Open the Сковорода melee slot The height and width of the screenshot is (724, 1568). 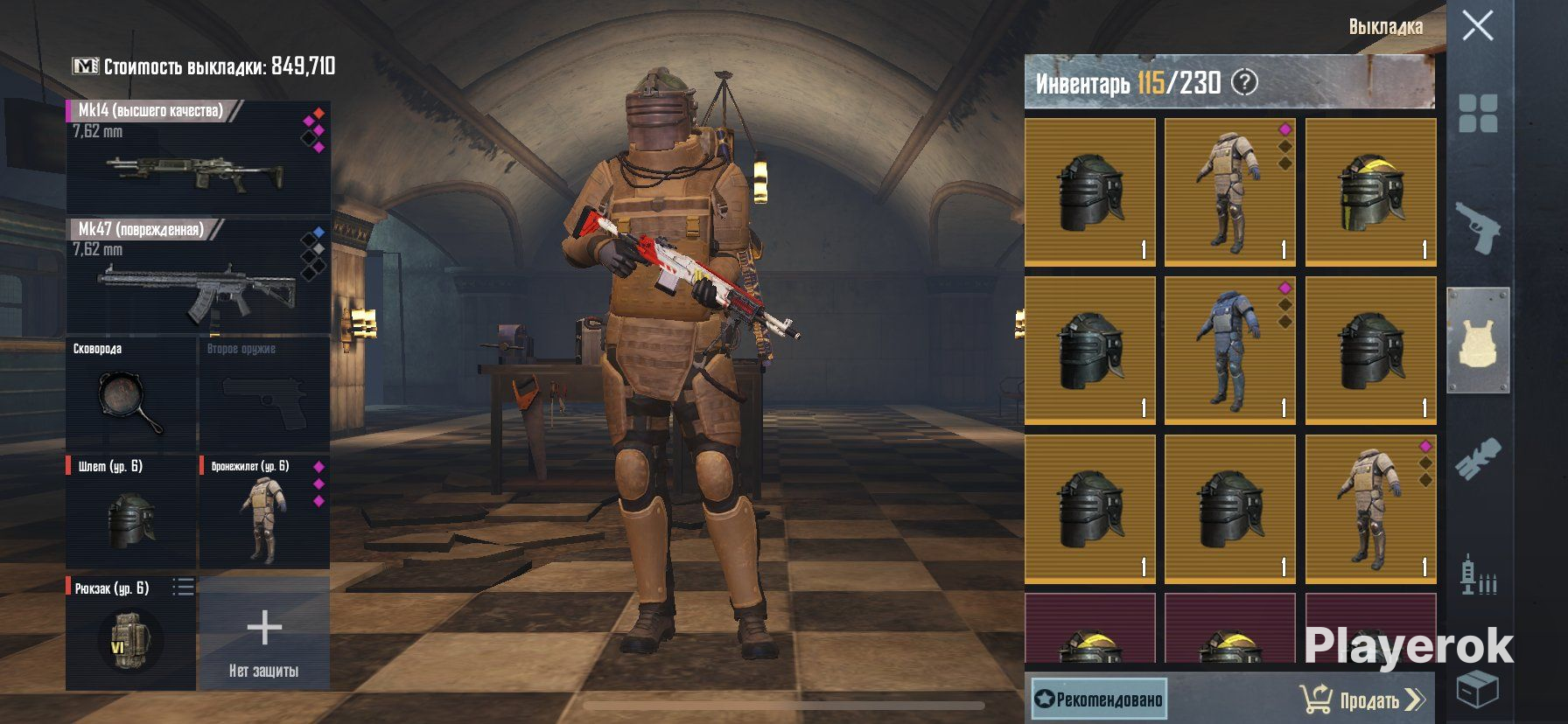coord(131,395)
